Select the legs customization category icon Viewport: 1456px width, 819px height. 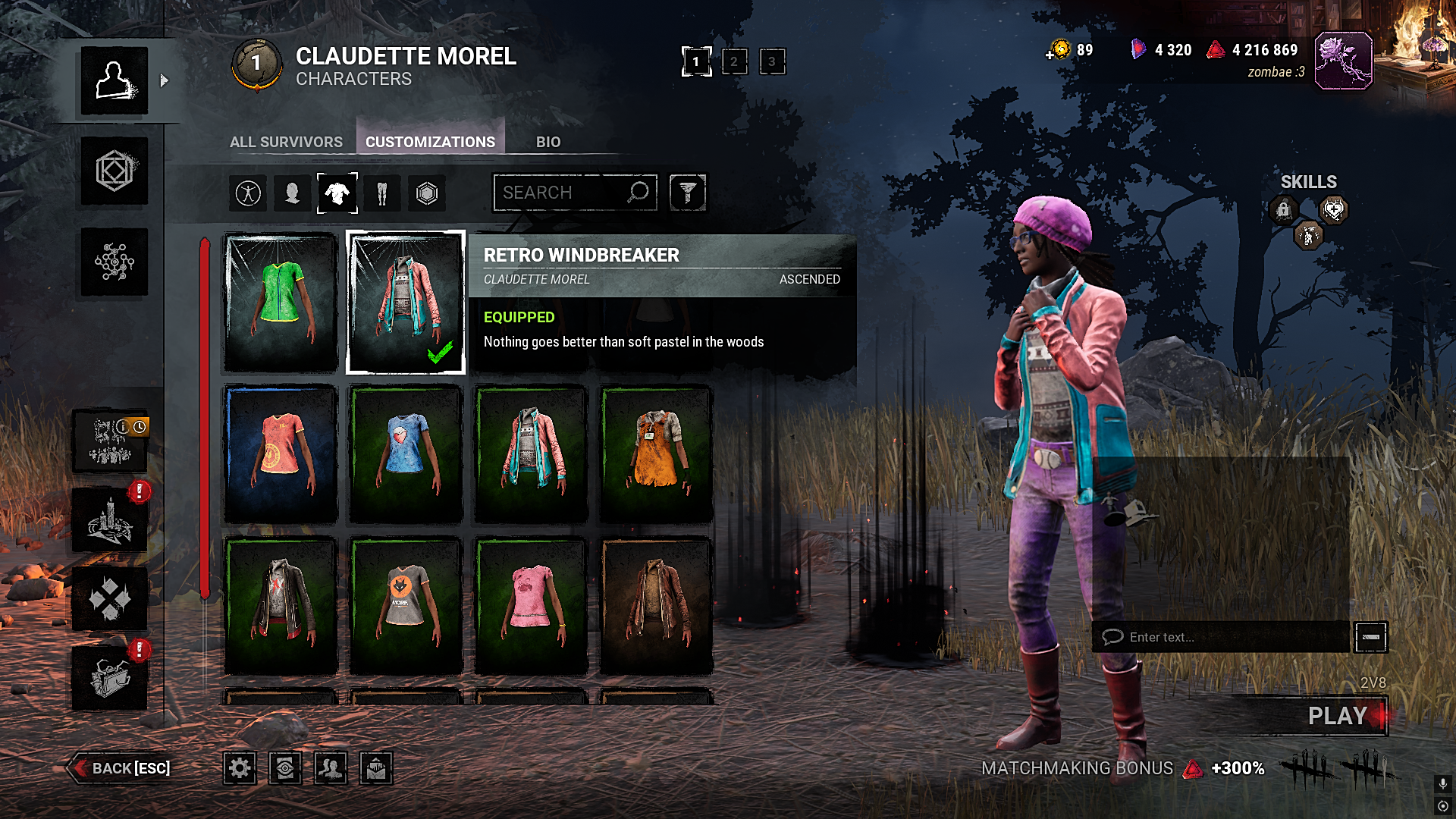click(381, 193)
